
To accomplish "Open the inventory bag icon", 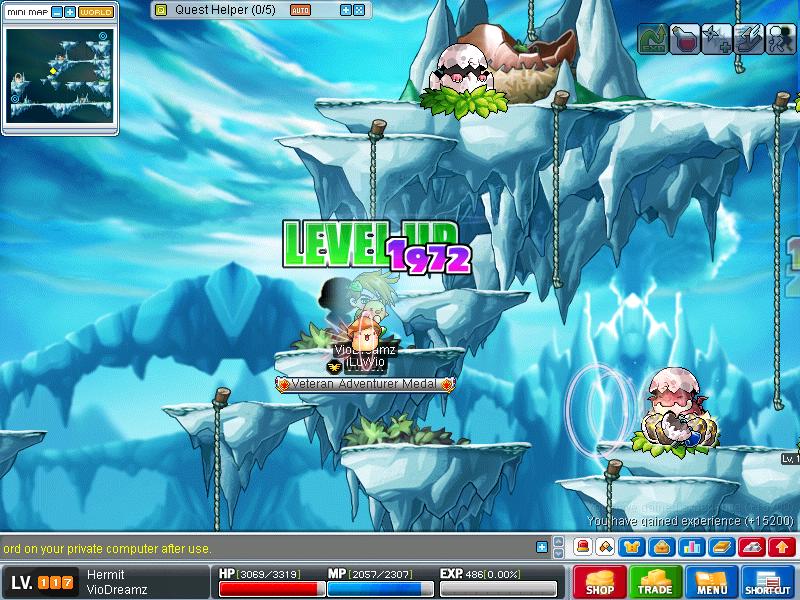I will (661, 547).
